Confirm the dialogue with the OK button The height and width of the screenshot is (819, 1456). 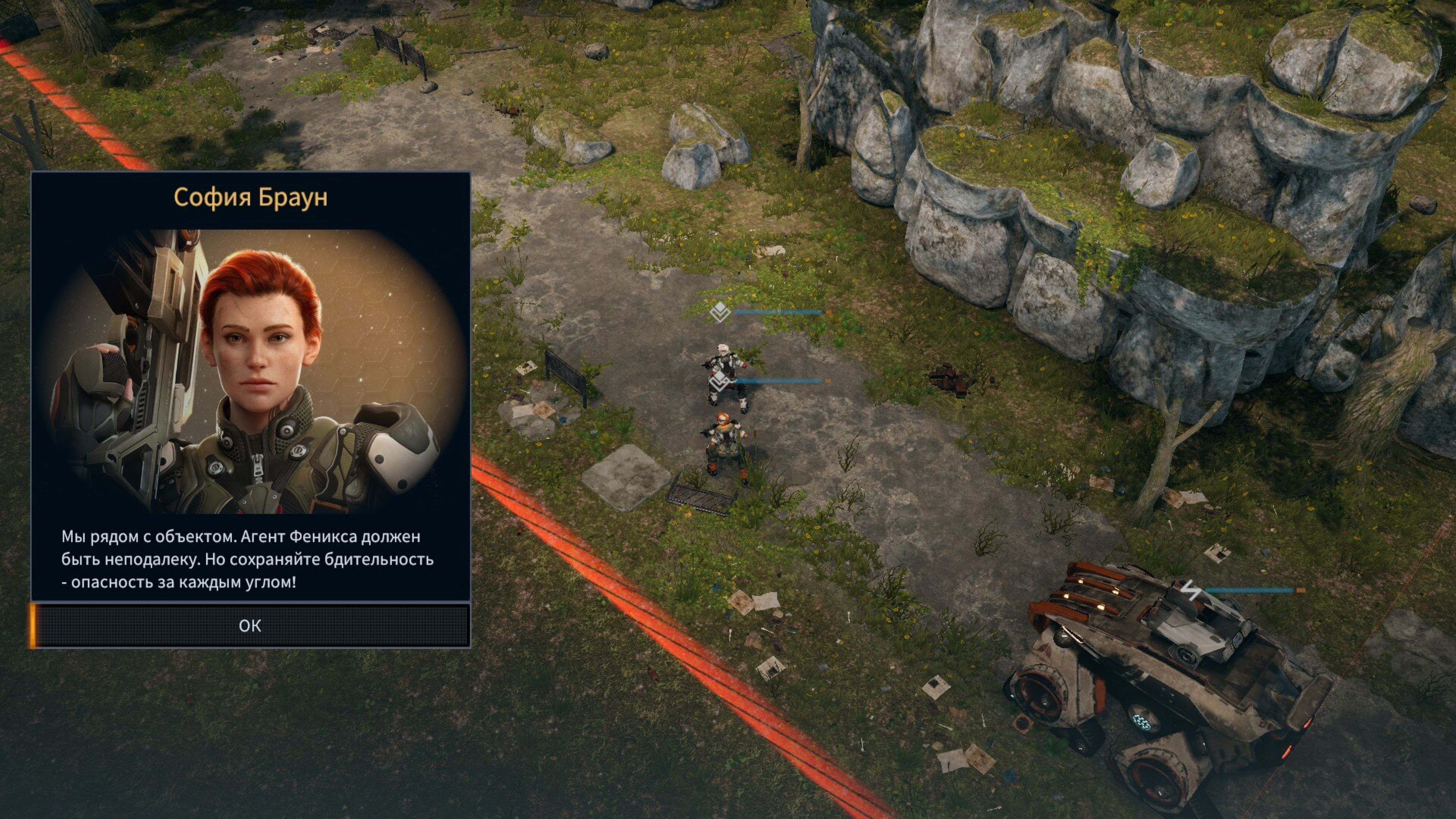coord(250,625)
